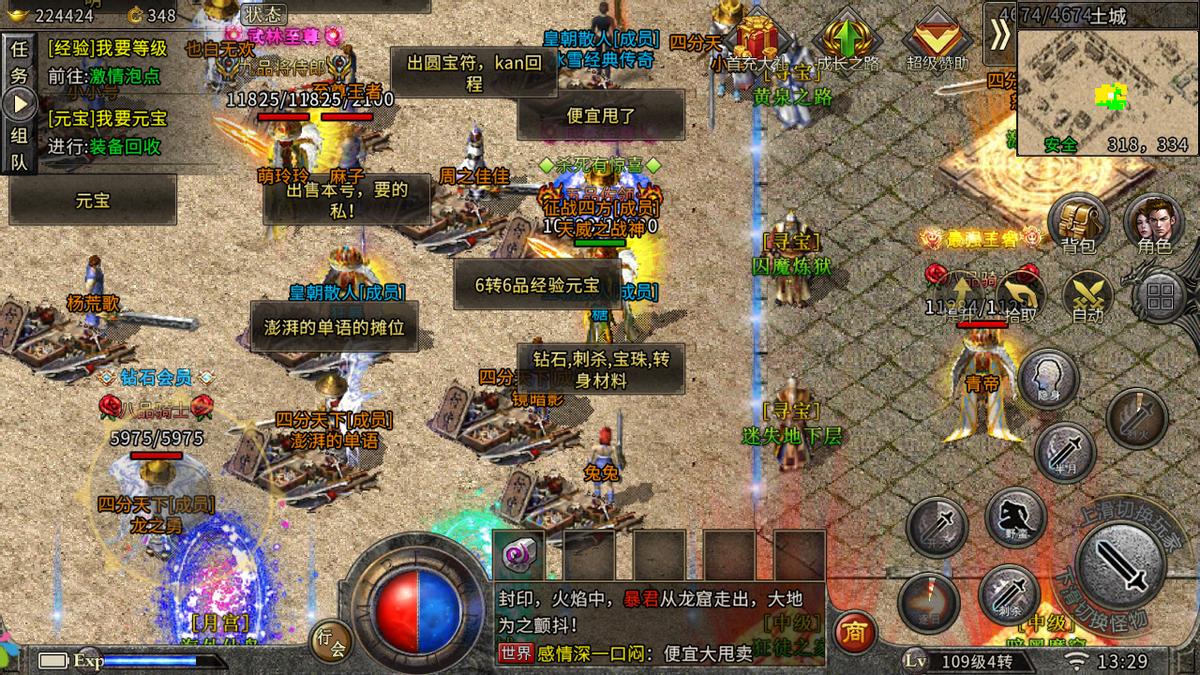Use the 野蛮 charge skill
This screenshot has width=1200, height=675.
tap(1015, 516)
